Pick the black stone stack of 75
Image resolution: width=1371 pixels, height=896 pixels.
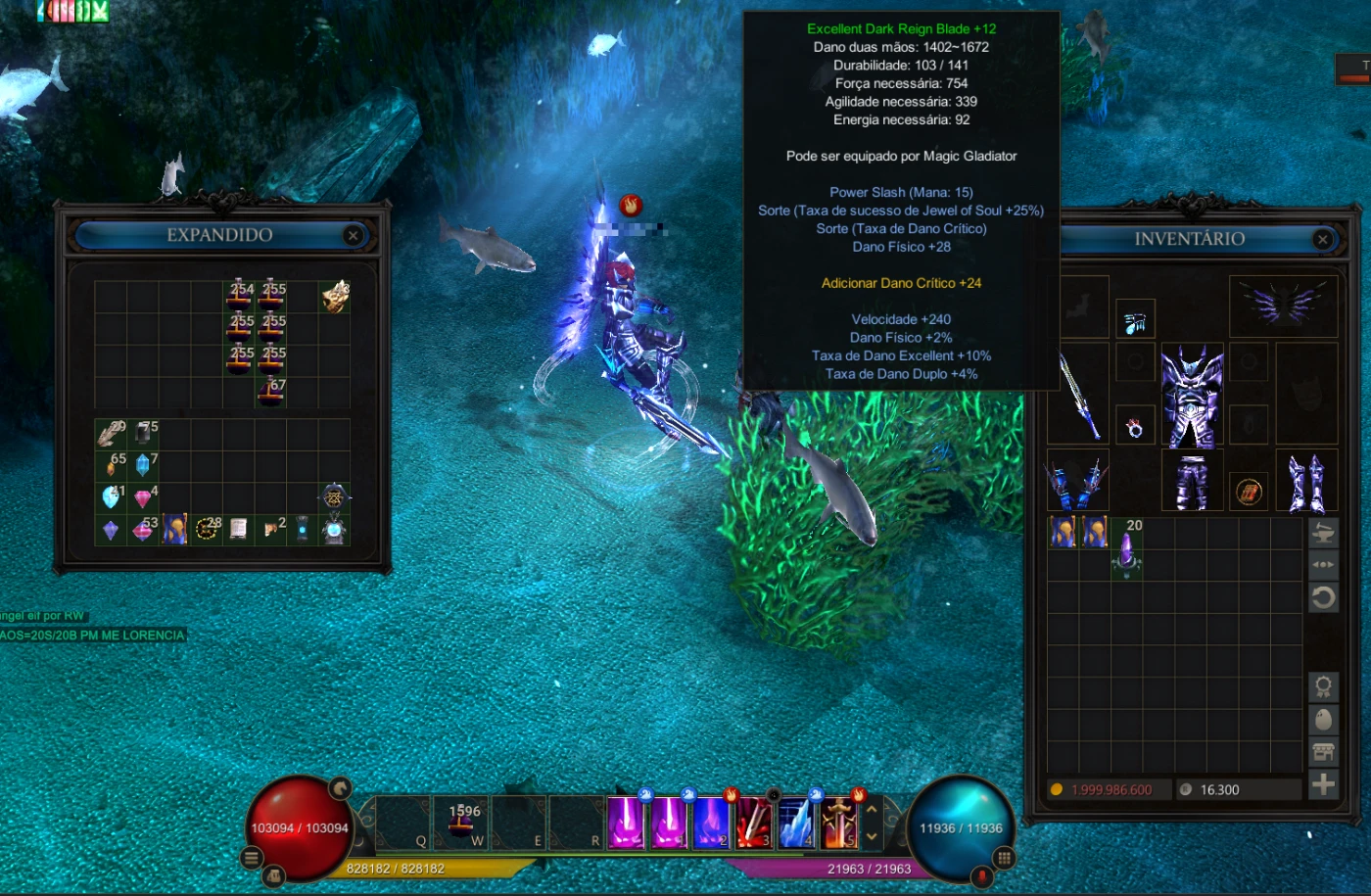point(145,432)
